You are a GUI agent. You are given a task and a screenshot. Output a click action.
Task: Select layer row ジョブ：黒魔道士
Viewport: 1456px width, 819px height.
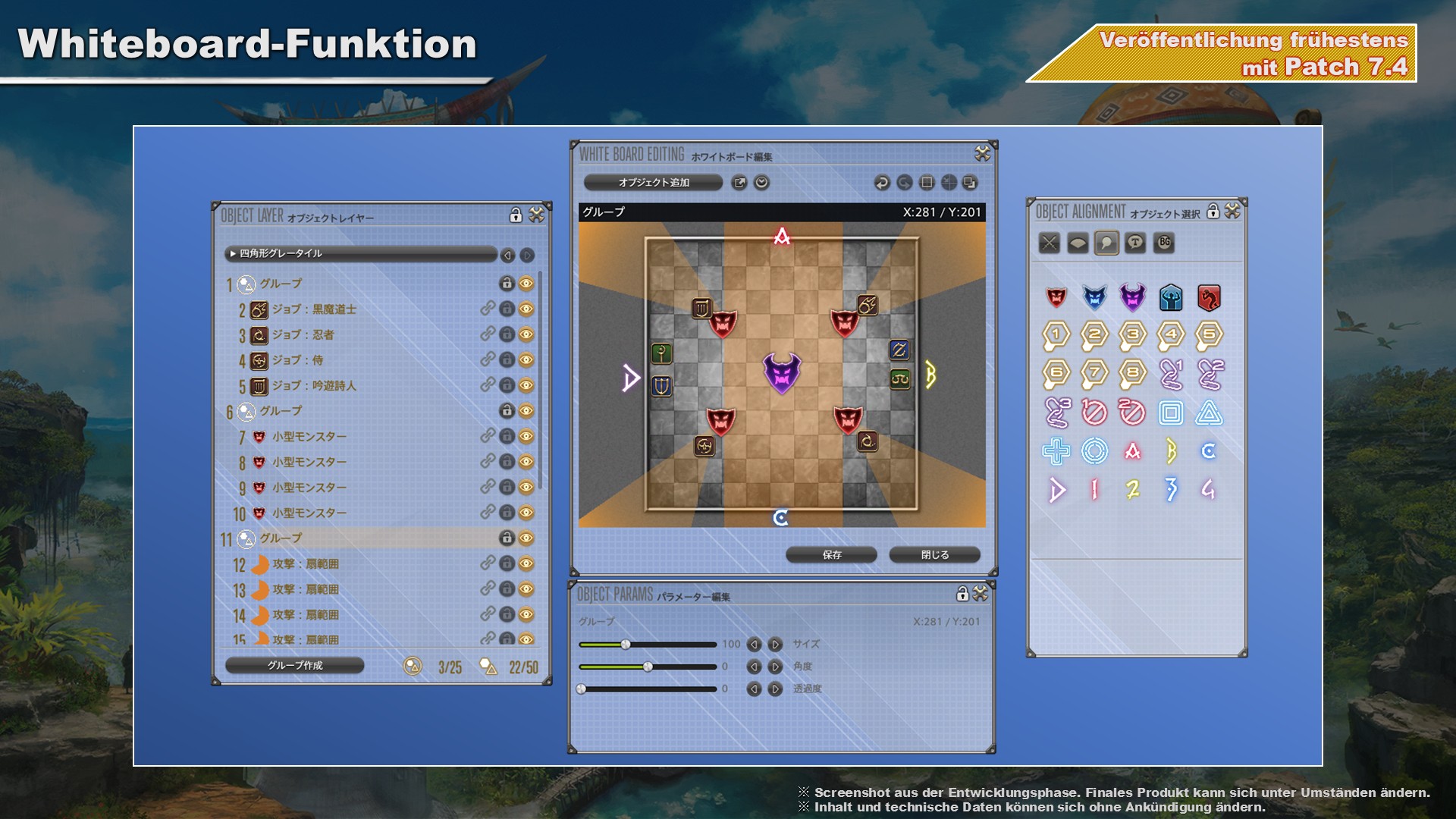point(314,309)
